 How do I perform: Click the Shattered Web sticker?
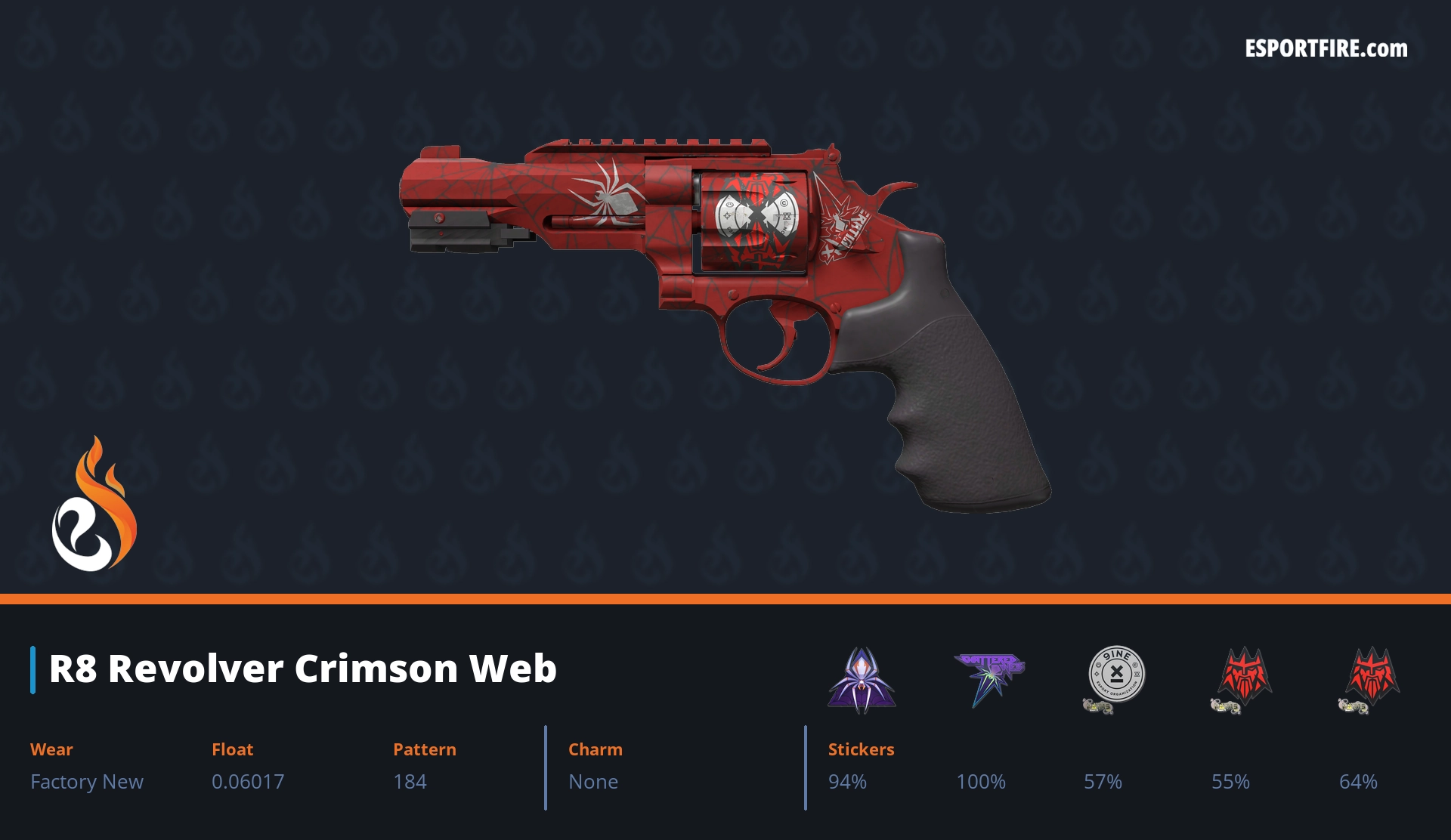click(988, 676)
